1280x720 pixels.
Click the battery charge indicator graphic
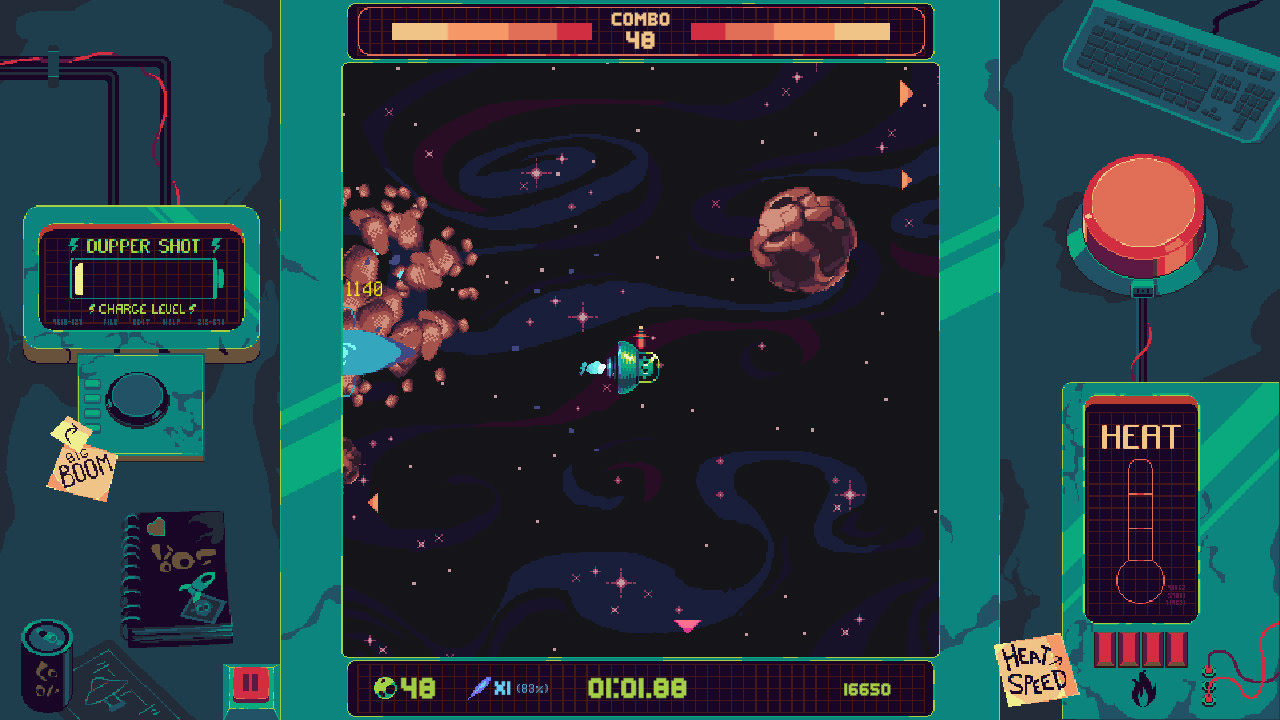click(x=142, y=278)
